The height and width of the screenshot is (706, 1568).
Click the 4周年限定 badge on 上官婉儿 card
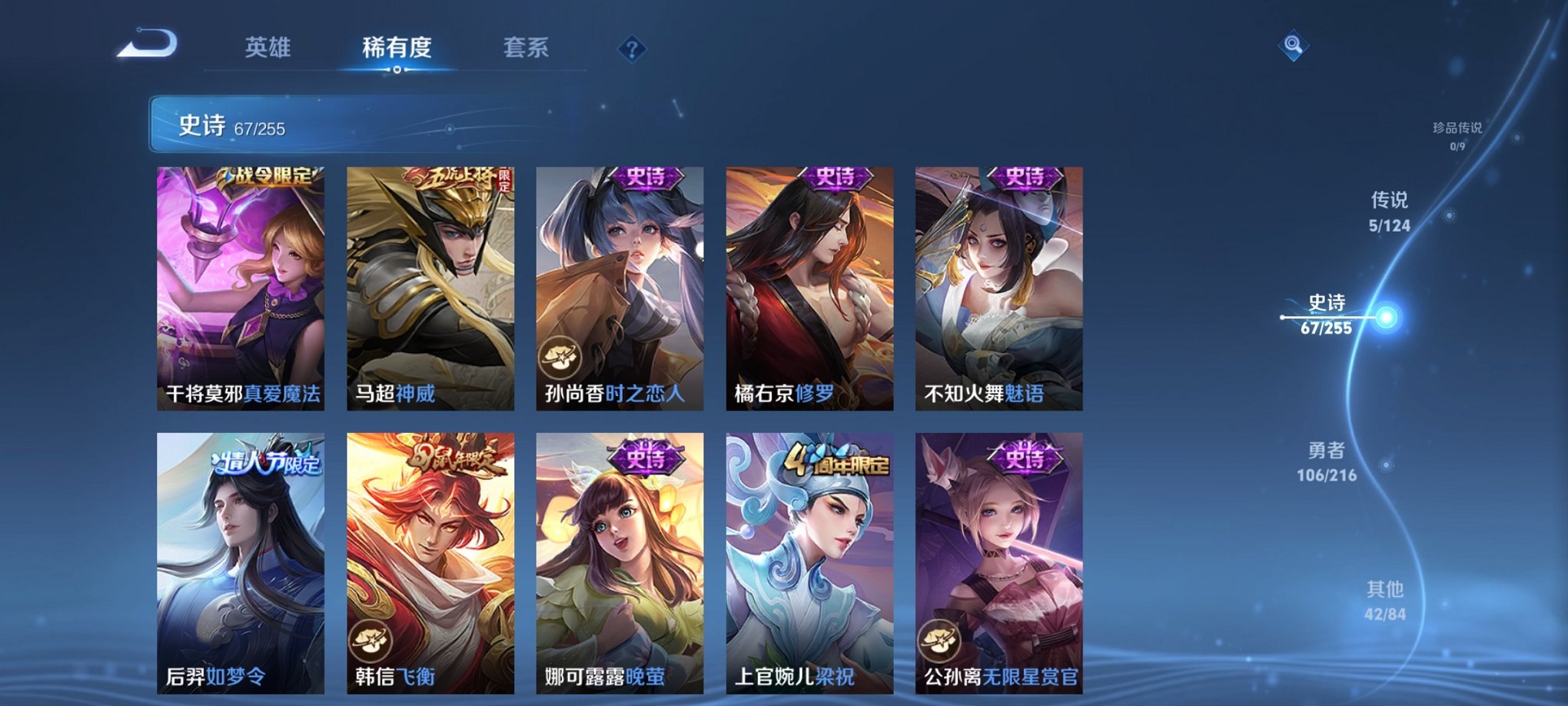(838, 460)
